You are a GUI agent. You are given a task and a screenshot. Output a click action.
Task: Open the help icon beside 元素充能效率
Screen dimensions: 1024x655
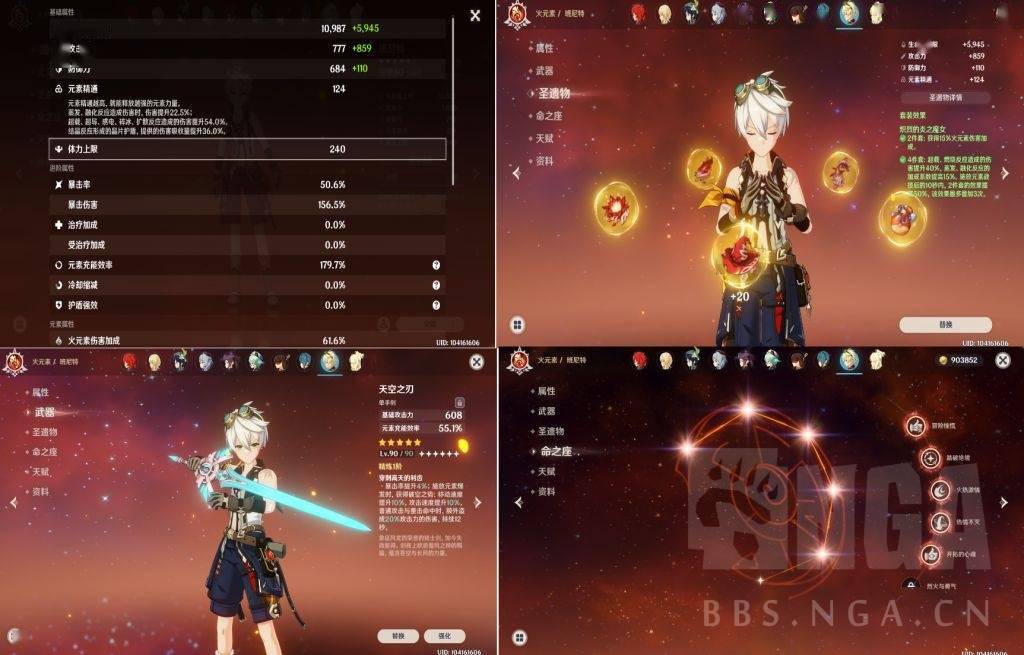coord(436,265)
